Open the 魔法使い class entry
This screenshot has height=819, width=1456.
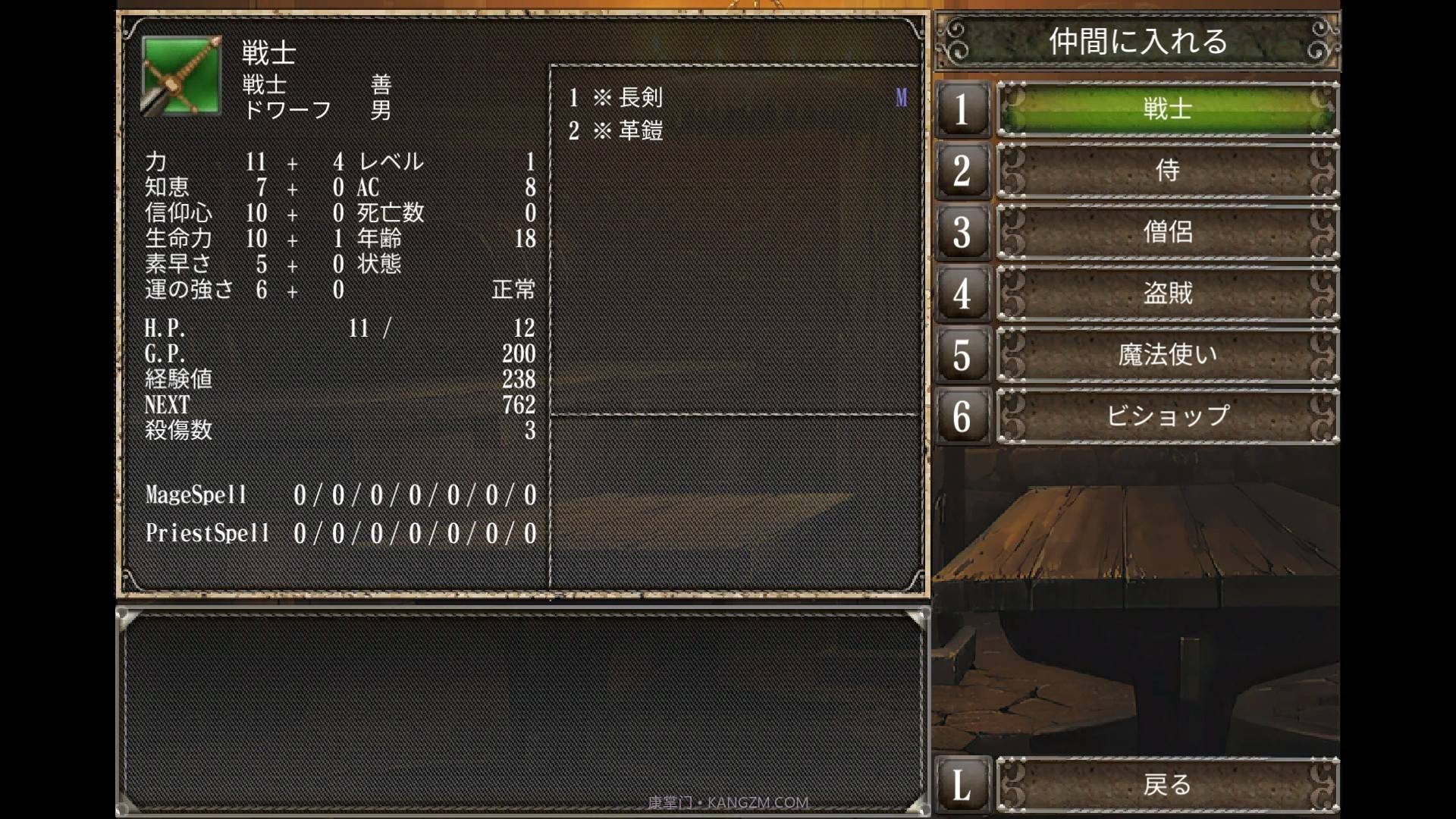pyautogui.click(x=1167, y=354)
